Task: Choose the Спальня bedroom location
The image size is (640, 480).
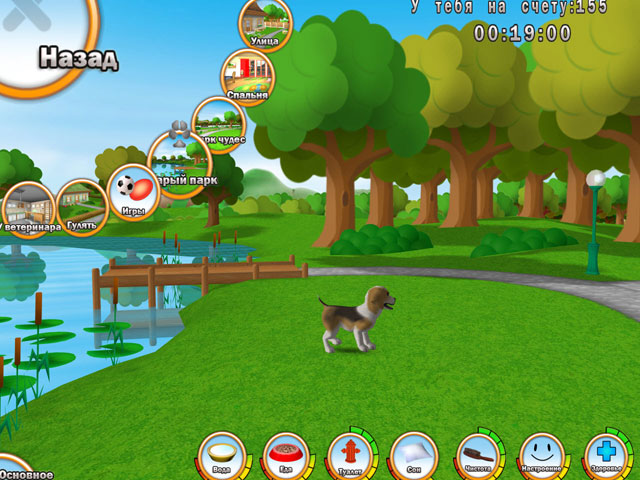Action: pyautogui.click(x=247, y=76)
